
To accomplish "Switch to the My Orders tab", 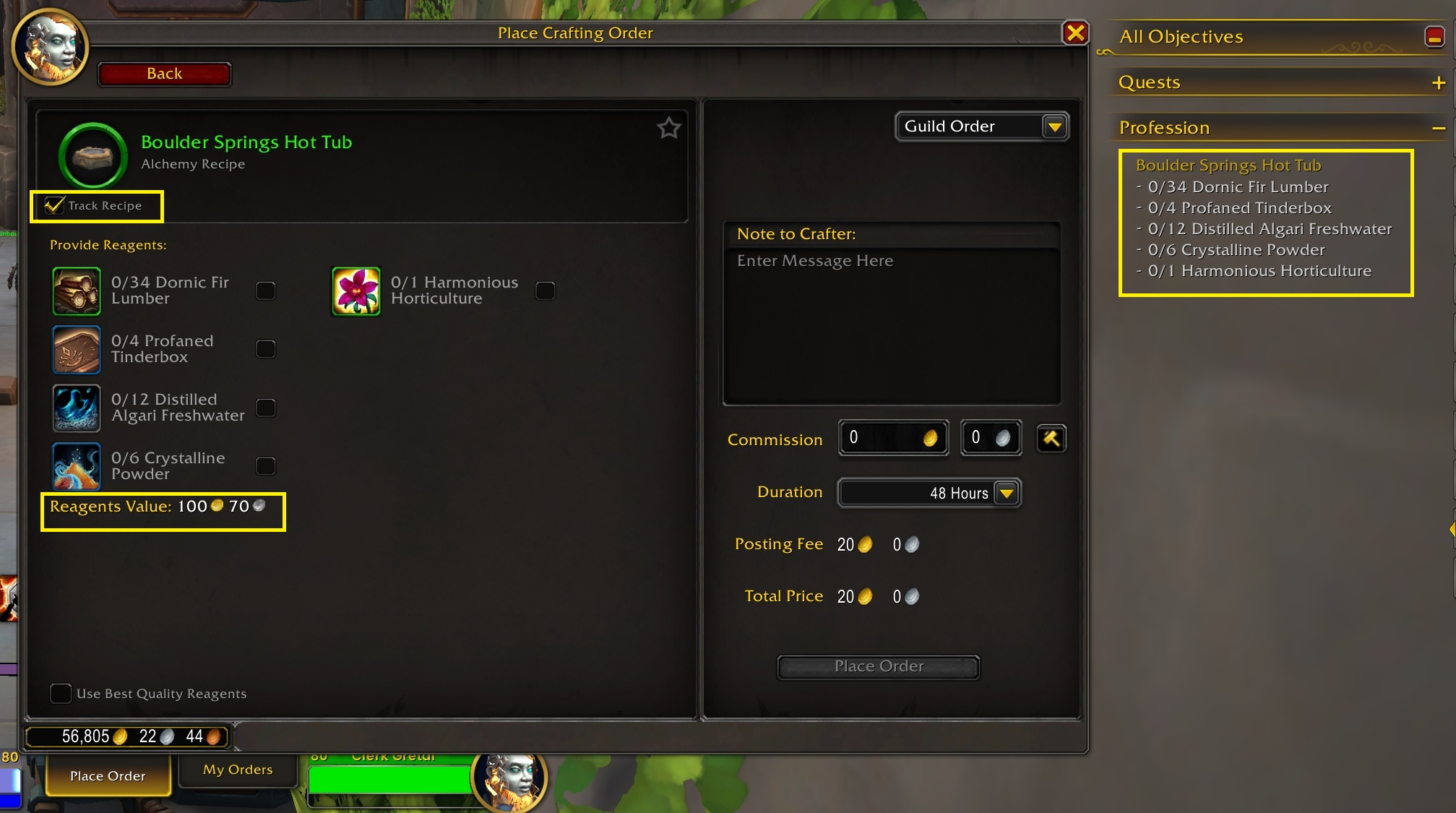I will click(x=238, y=770).
